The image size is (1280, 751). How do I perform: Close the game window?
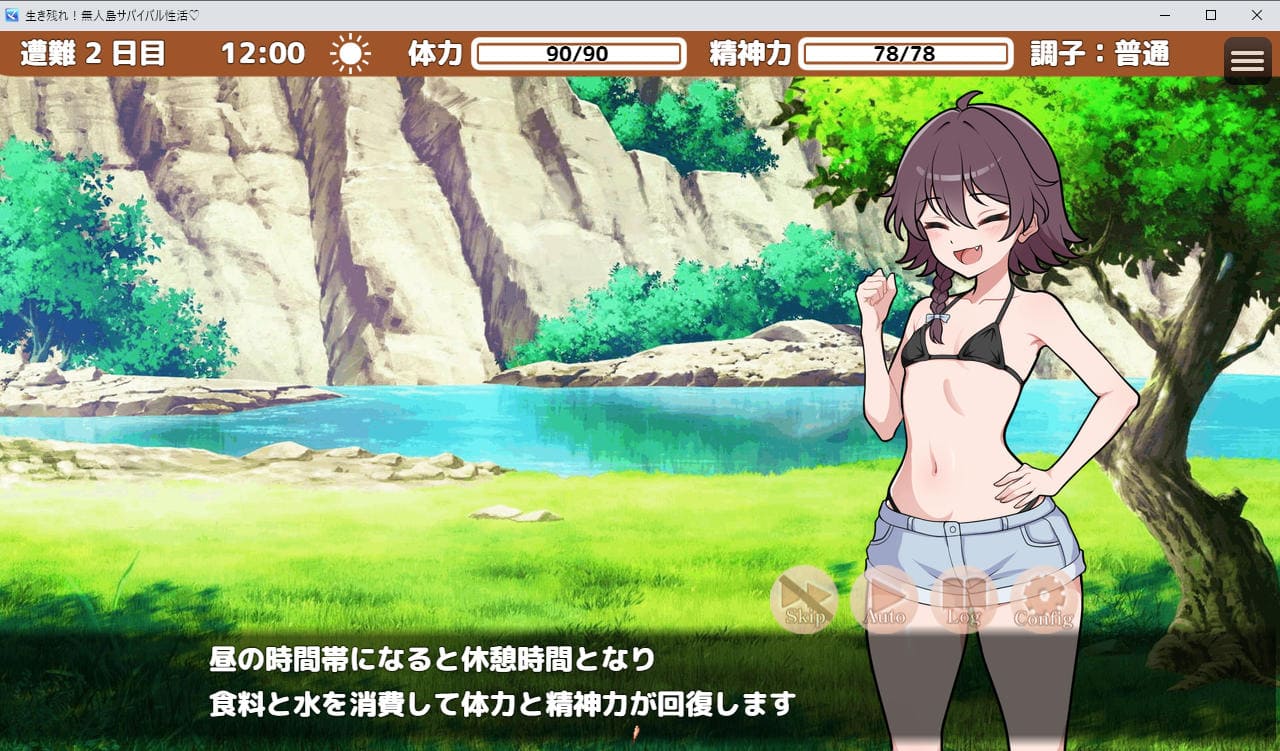(x=1257, y=15)
